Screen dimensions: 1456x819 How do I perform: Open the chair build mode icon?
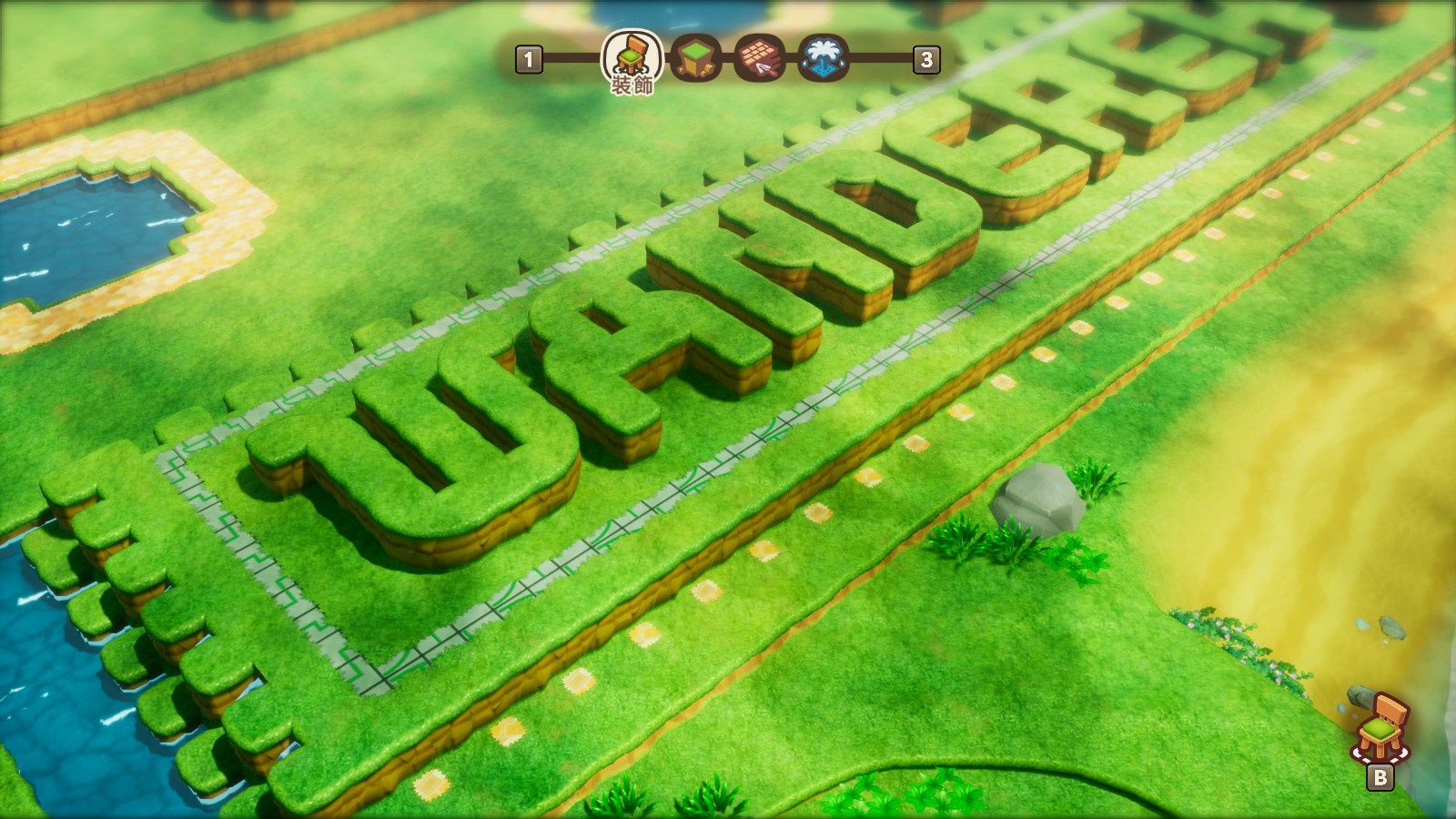tap(1381, 729)
